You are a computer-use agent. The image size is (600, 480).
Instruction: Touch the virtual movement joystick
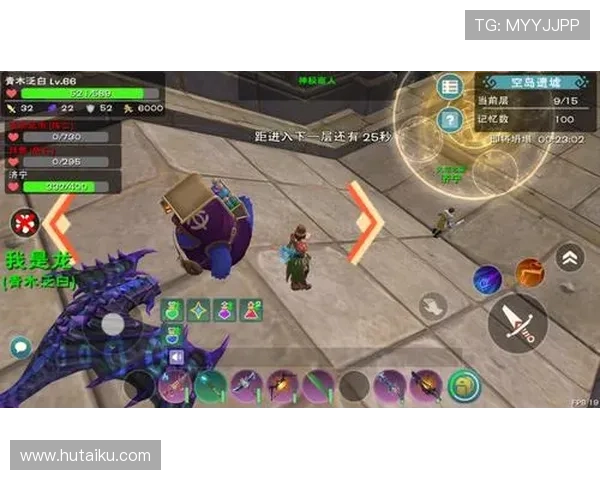[113, 324]
